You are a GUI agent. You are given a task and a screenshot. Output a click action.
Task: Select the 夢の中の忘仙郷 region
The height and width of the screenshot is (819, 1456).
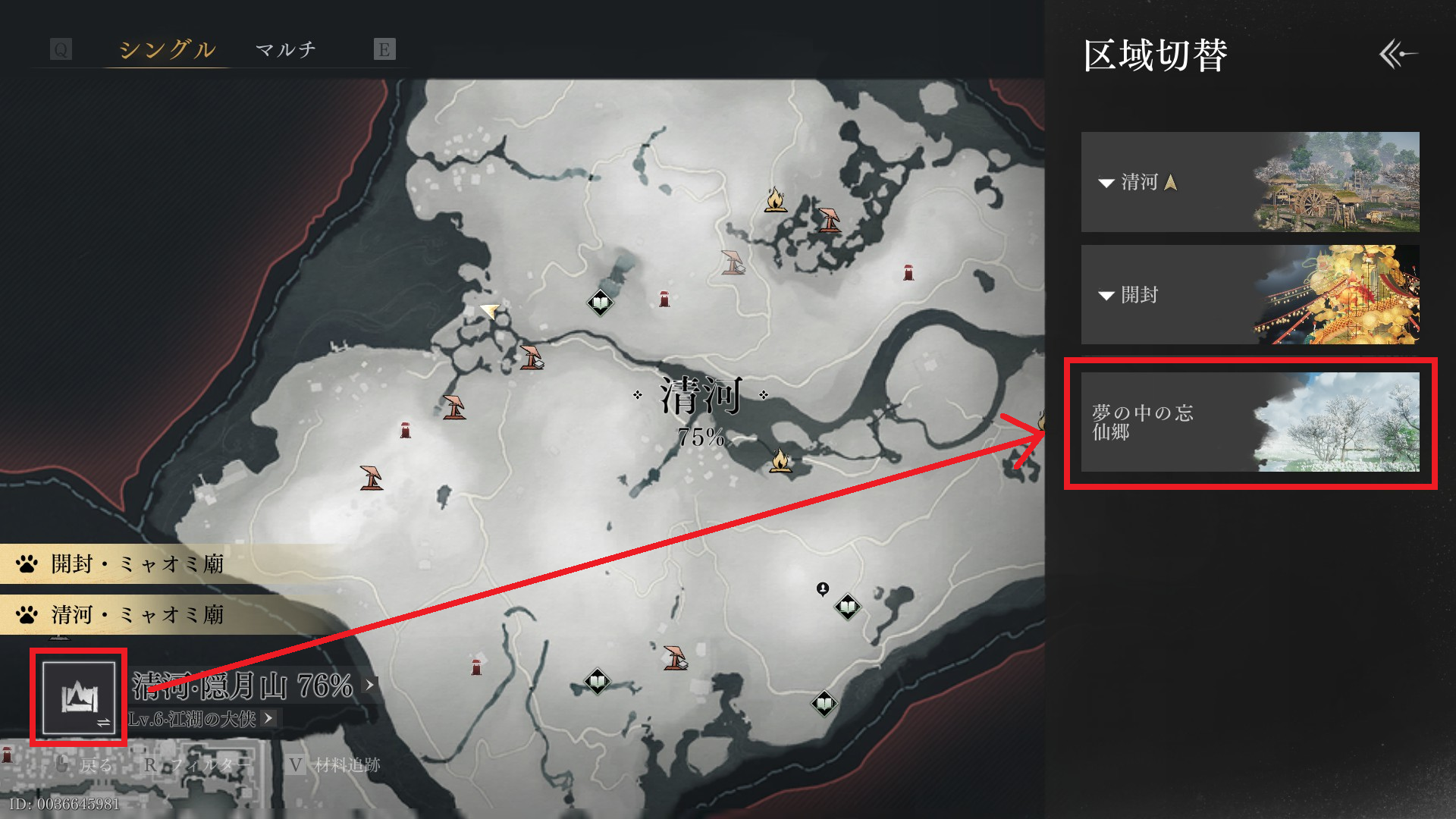(1249, 422)
